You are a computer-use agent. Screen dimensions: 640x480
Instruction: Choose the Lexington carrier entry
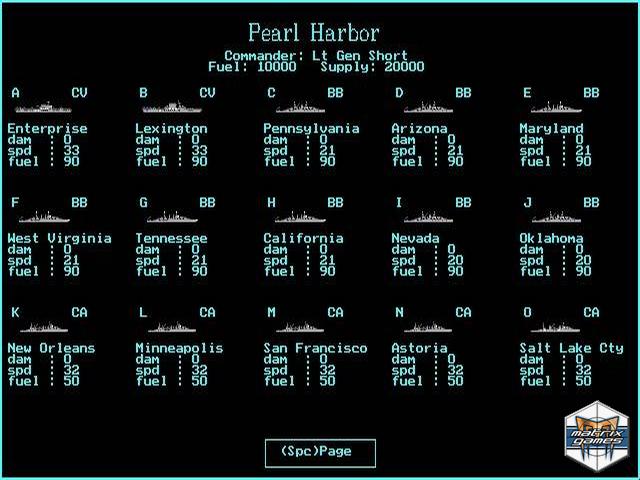pyautogui.click(x=171, y=128)
